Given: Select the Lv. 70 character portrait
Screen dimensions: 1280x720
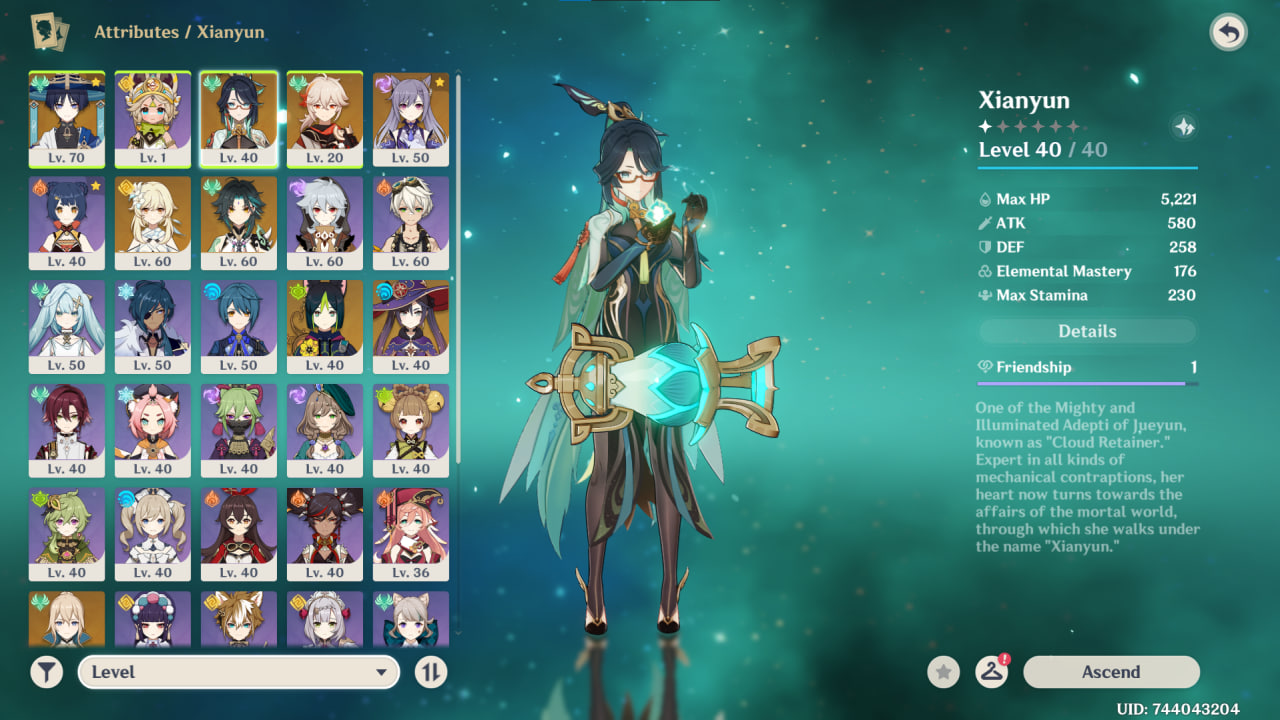Looking at the screenshot, I should (67, 119).
